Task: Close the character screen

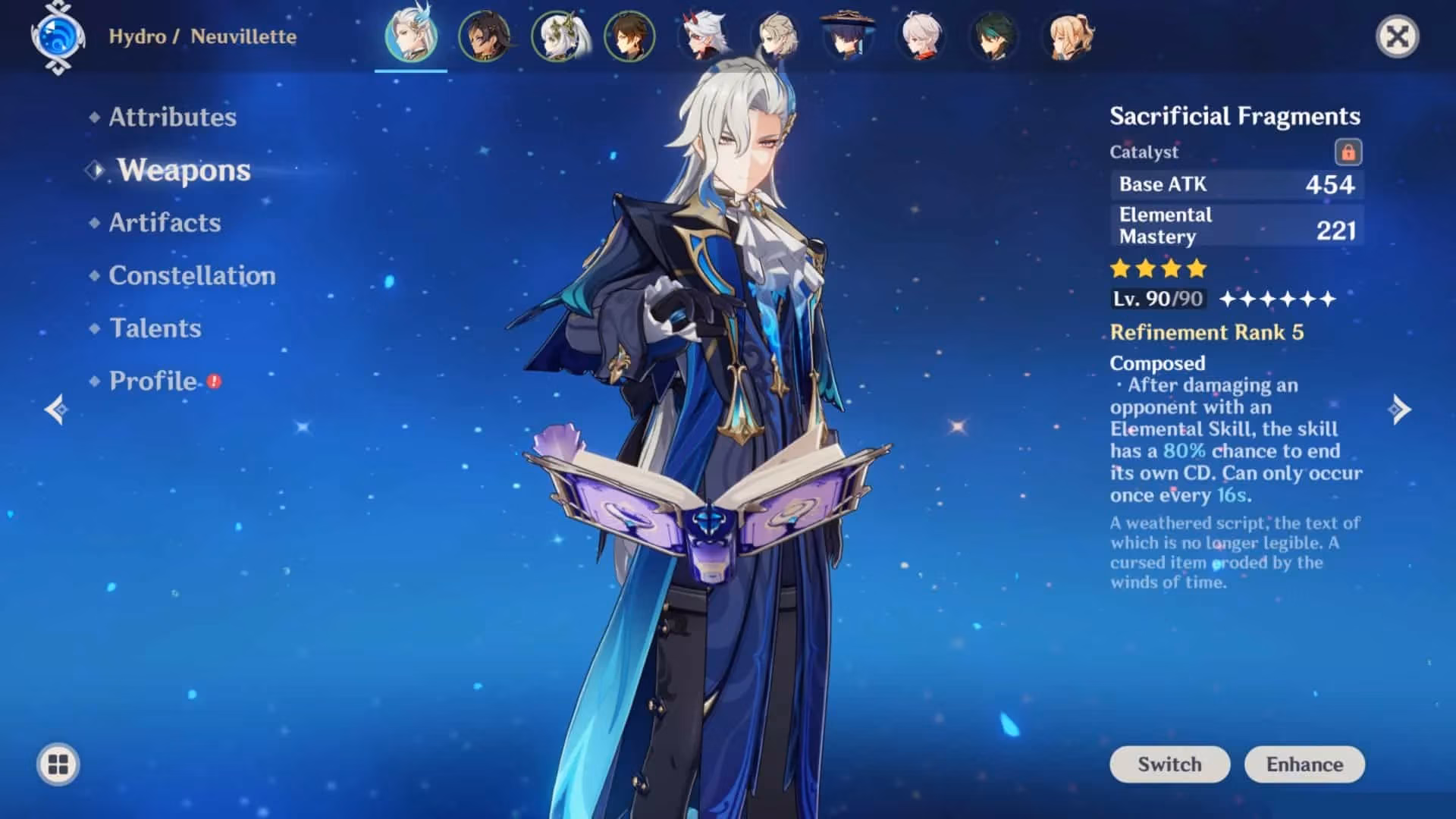Action: 1397,36
